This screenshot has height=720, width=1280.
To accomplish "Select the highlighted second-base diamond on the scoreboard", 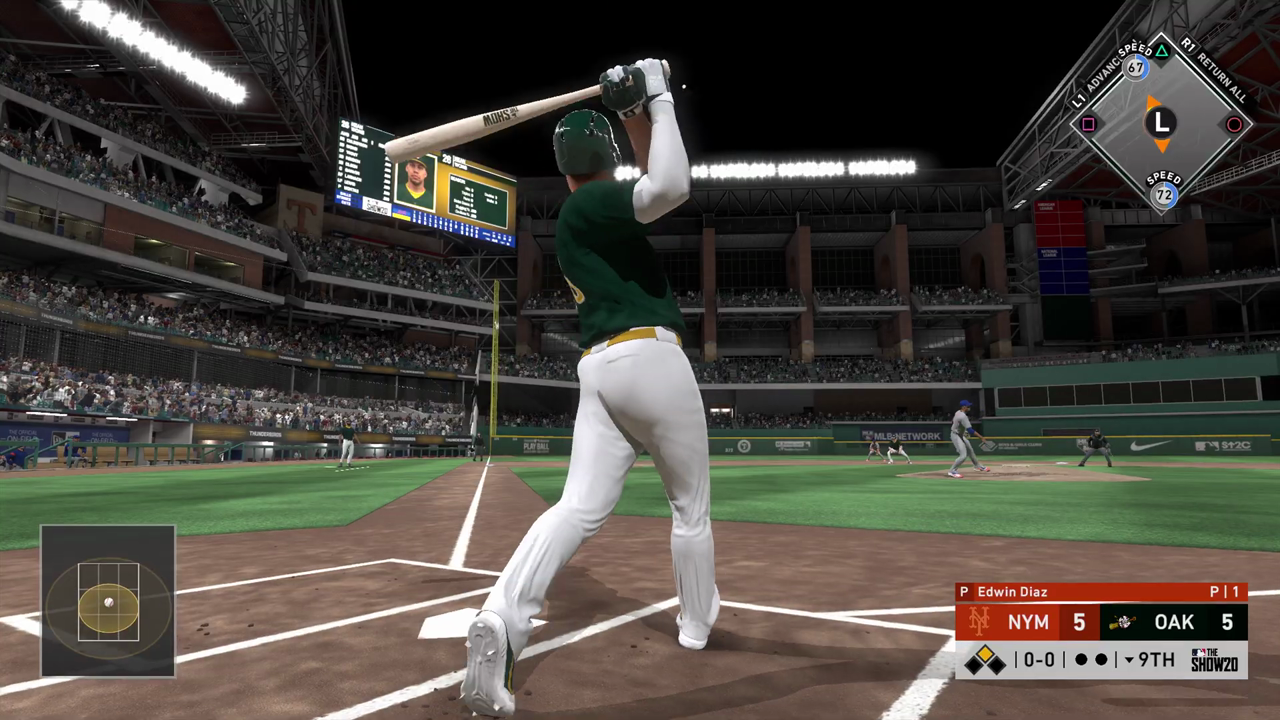I will coord(984,652).
